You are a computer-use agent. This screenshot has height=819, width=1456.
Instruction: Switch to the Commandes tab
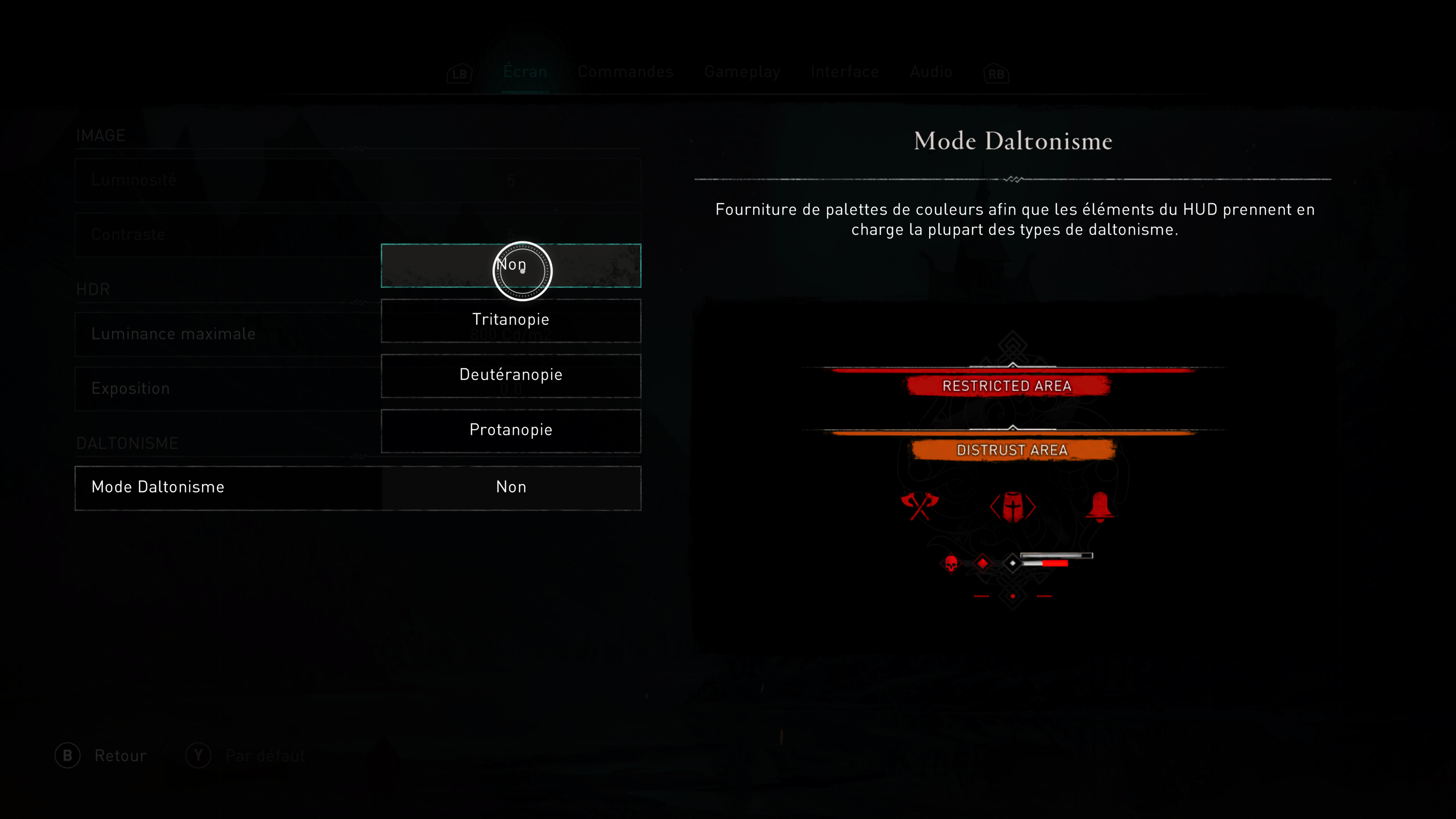pos(625,72)
